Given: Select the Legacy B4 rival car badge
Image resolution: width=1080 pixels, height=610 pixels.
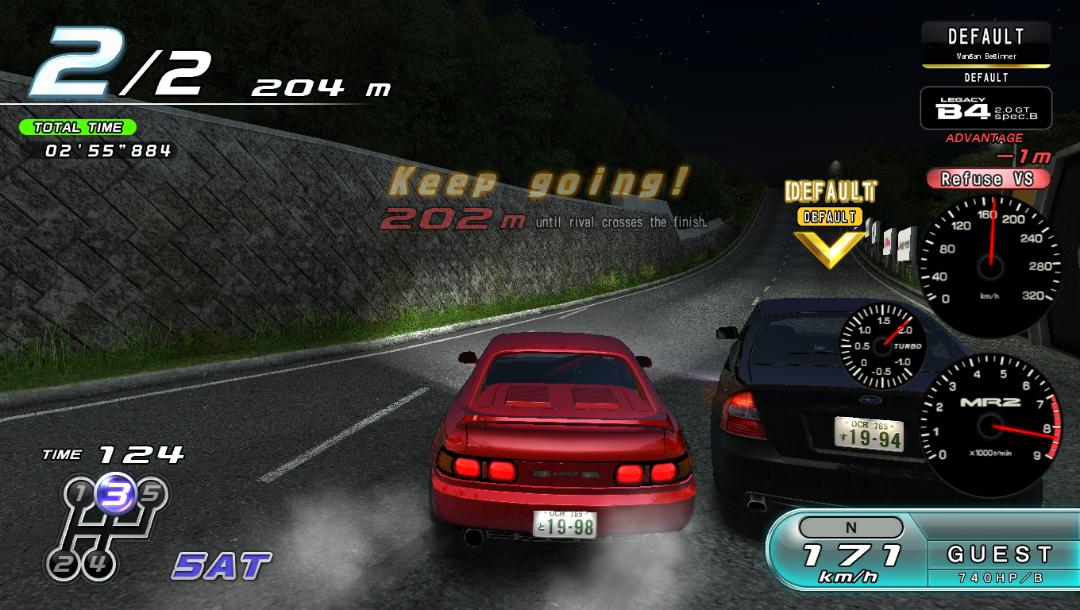Looking at the screenshot, I should coord(985,109).
